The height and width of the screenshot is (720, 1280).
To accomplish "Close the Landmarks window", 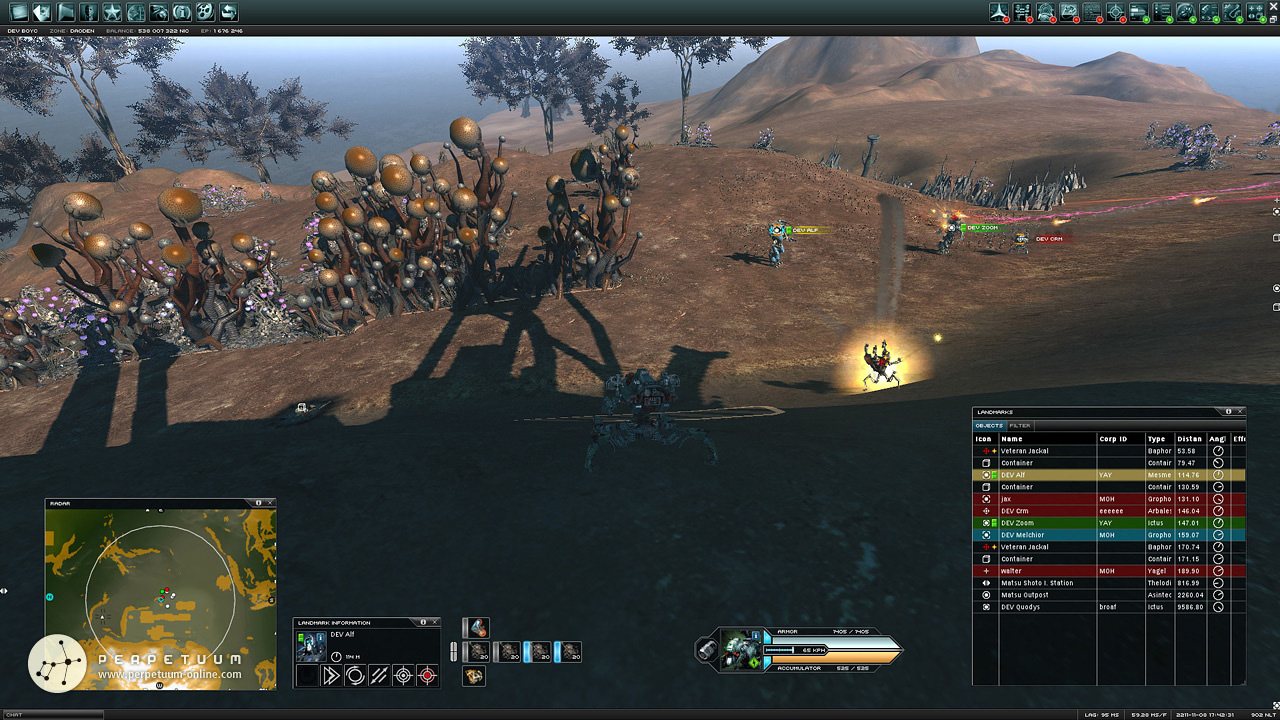I will click(x=1241, y=411).
